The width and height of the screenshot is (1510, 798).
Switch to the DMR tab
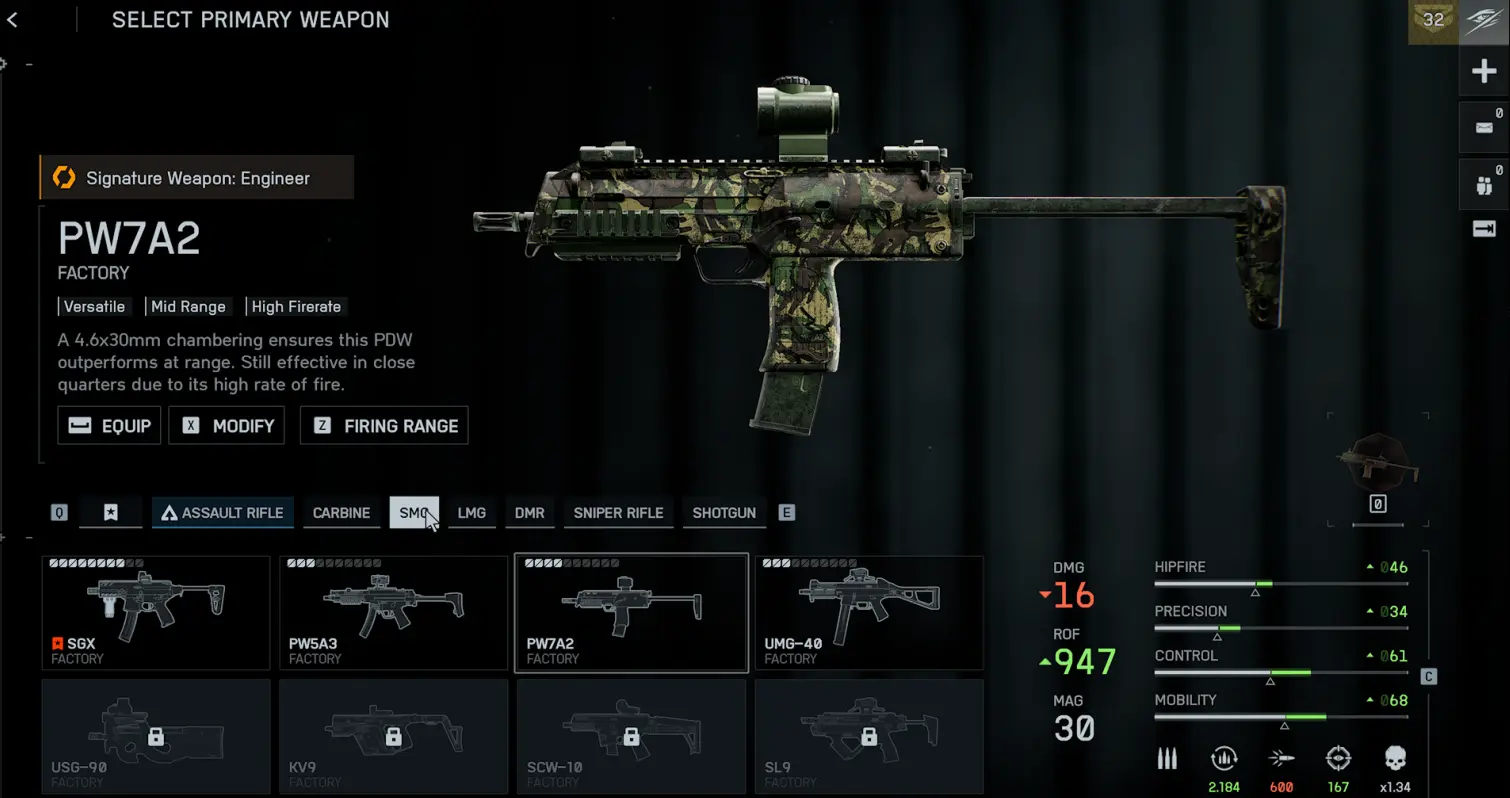pyautogui.click(x=530, y=513)
